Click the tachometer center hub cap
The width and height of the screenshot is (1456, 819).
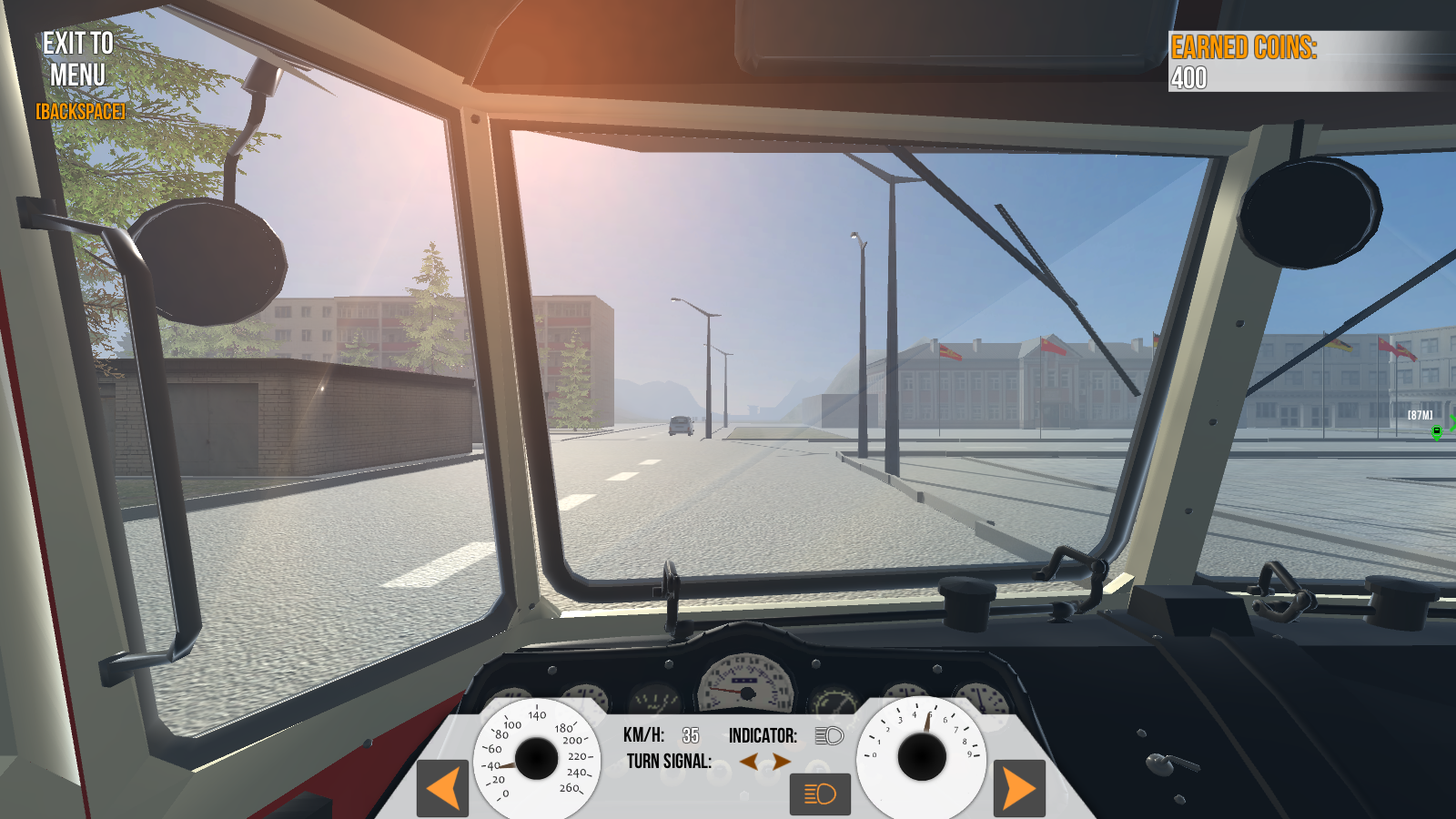pos(922,757)
